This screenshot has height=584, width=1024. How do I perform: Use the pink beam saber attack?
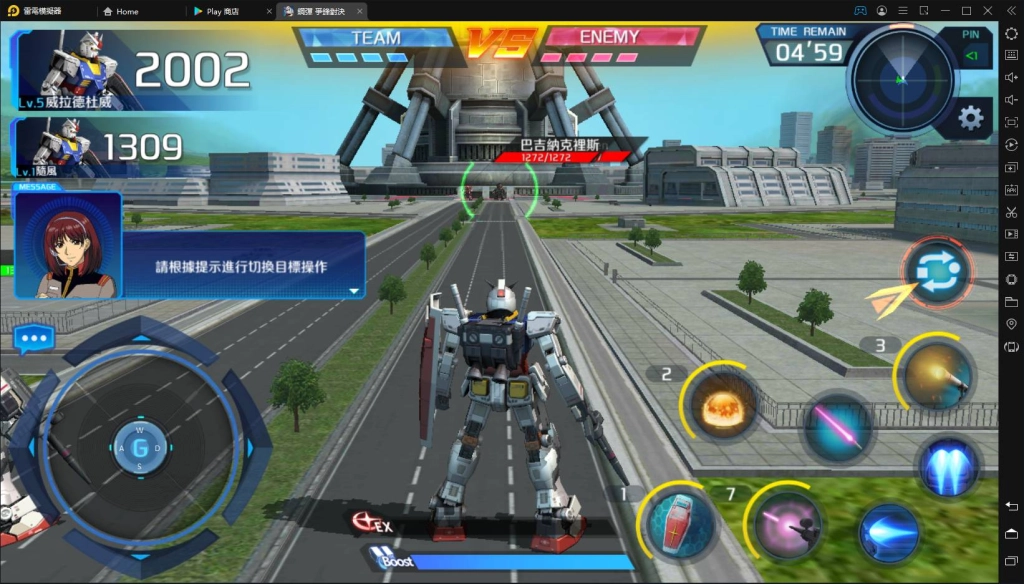pos(837,424)
